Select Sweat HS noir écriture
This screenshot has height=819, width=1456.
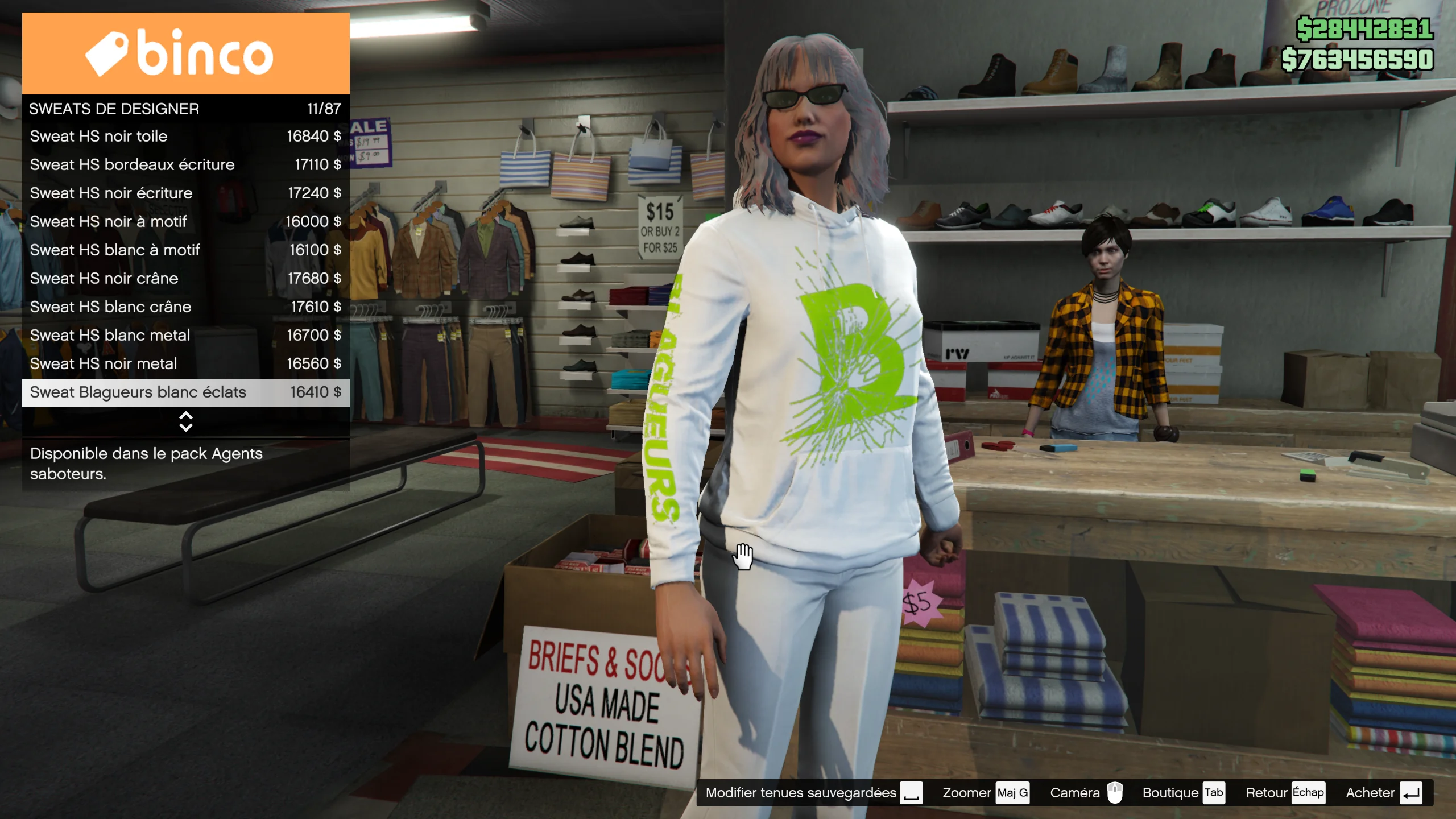[185, 193]
